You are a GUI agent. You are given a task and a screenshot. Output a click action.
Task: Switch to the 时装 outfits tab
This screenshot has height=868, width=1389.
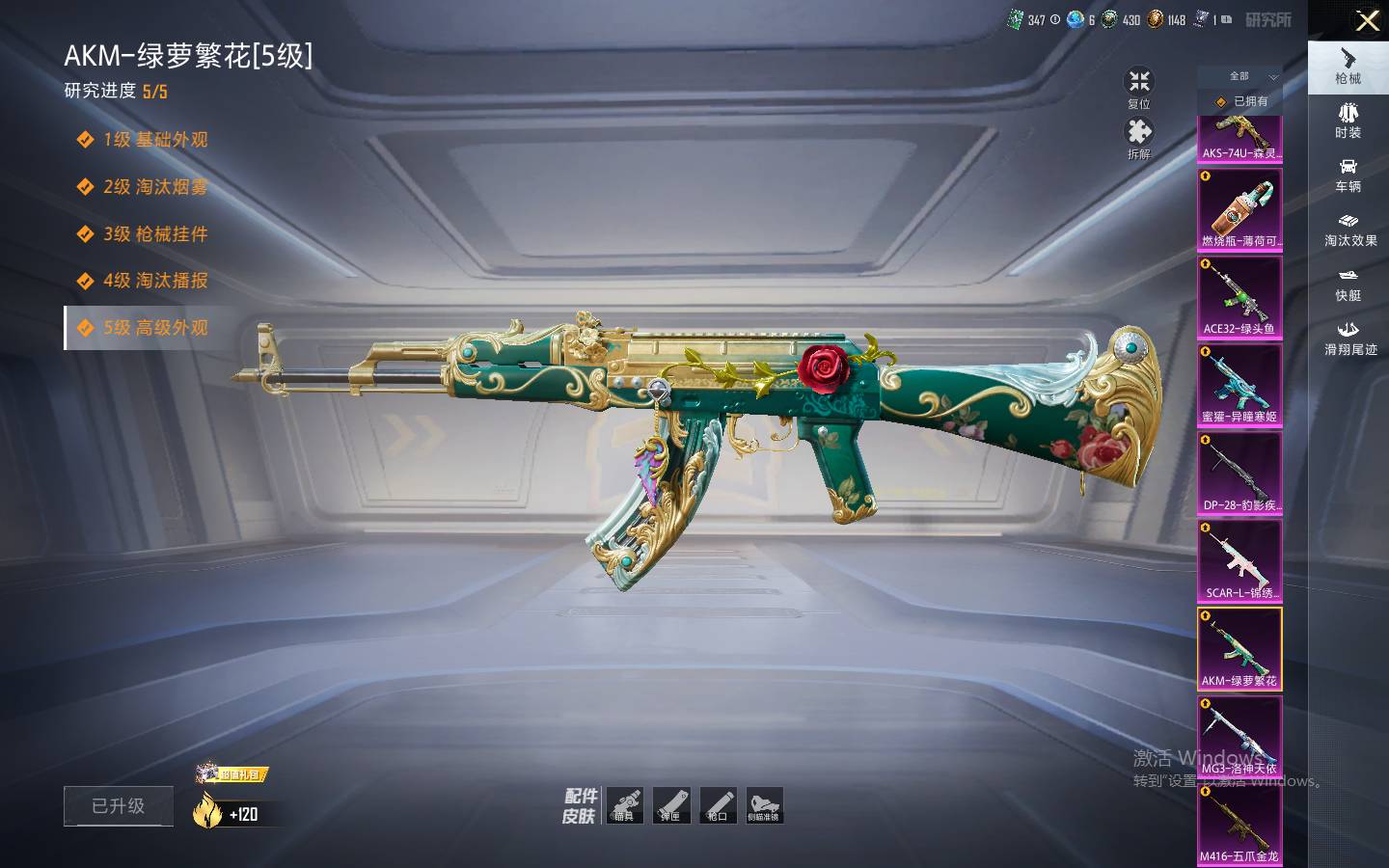(x=1348, y=121)
